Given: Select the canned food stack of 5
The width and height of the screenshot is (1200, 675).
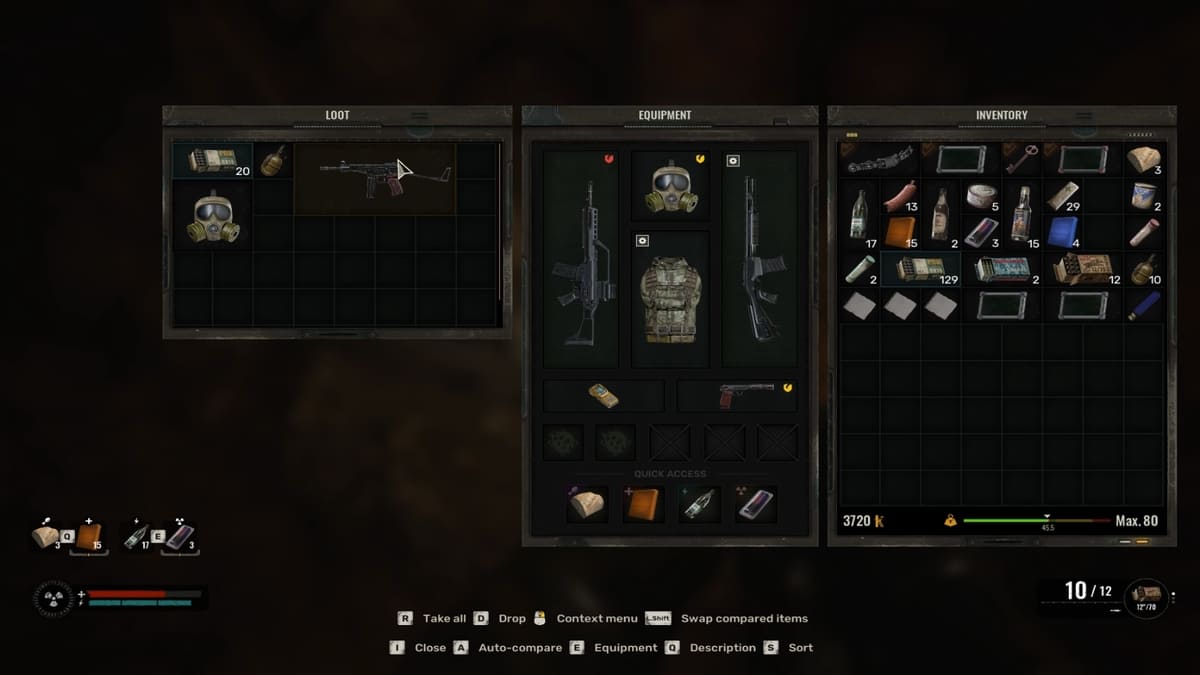Looking at the screenshot, I should [981, 196].
